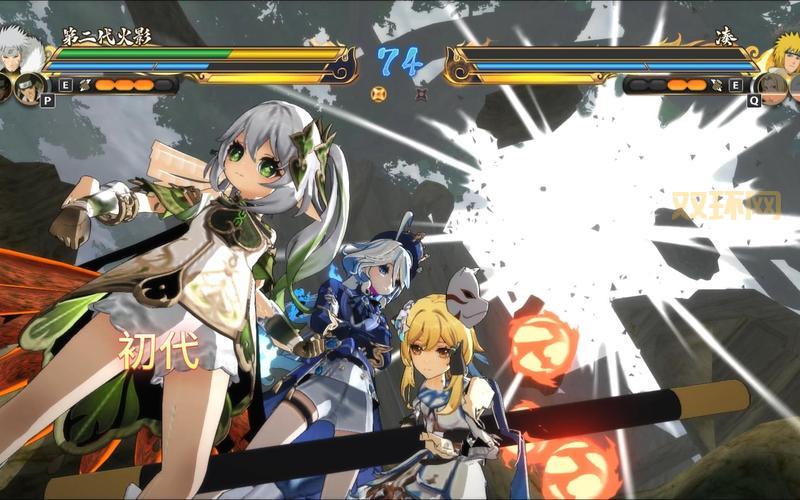Select the left player's support character portrait
The image size is (800, 500).
[30, 86]
